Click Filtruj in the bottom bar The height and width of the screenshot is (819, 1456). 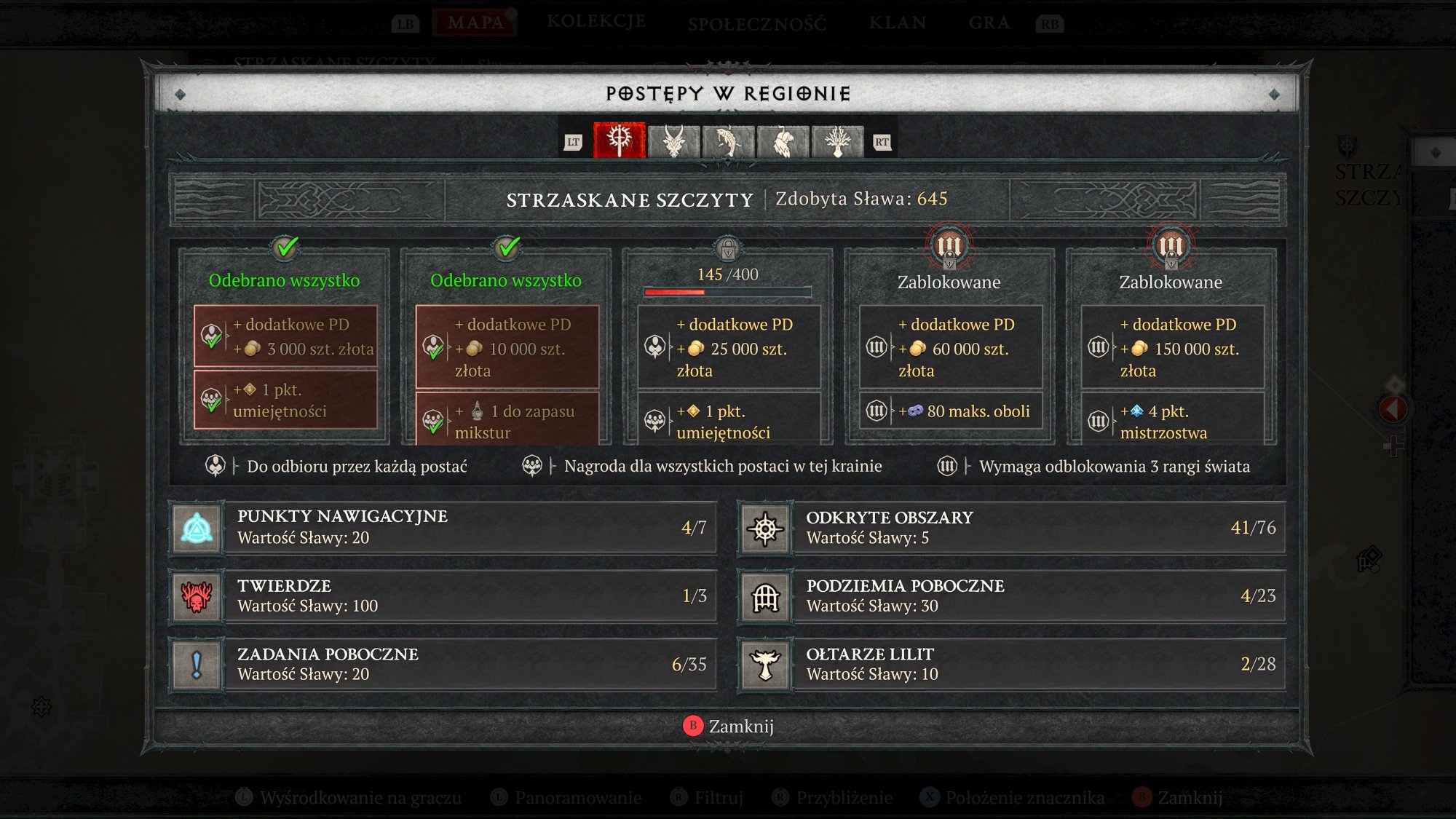point(710,797)
